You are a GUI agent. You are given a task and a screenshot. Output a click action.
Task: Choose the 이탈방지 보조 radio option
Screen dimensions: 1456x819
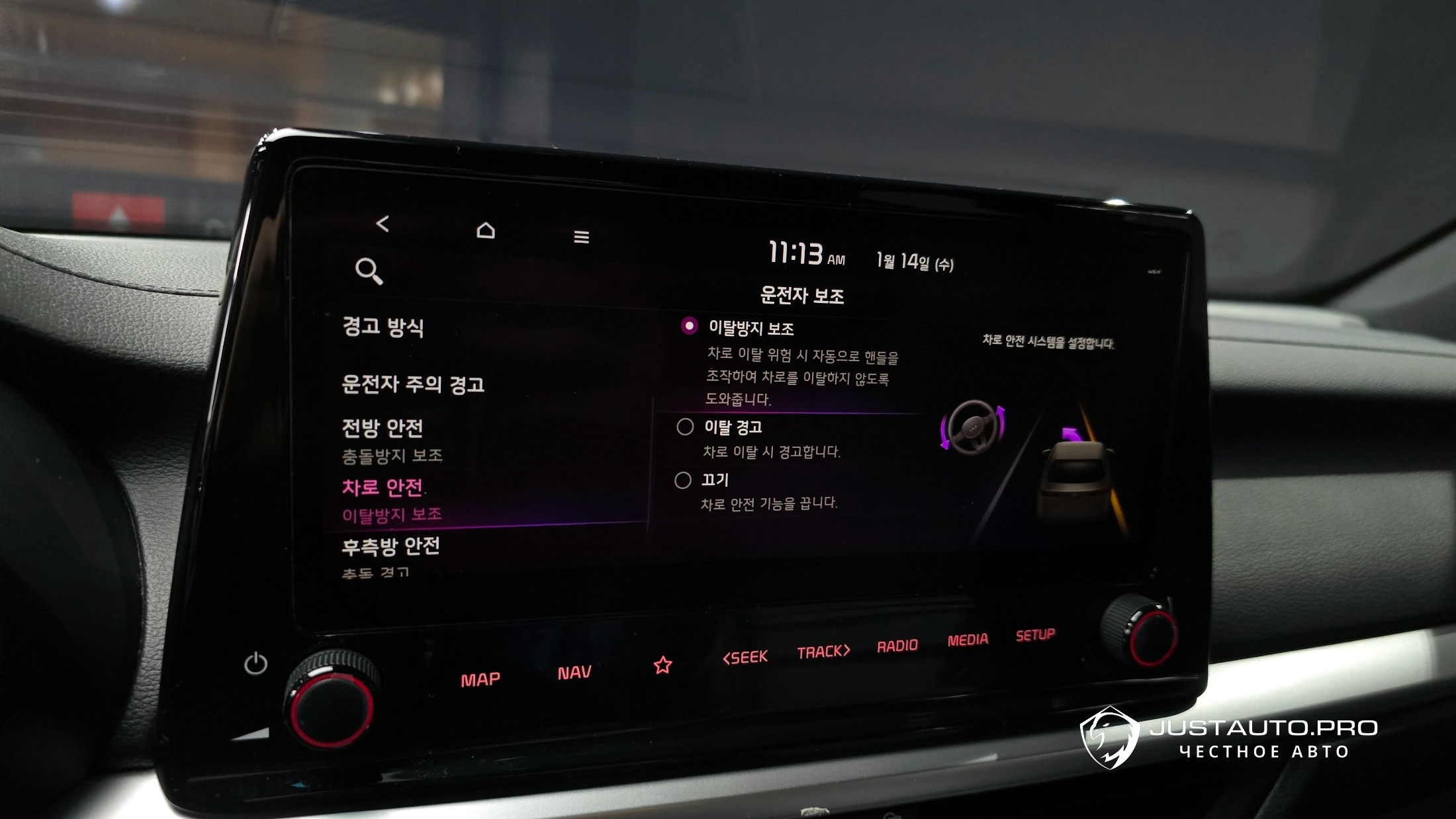point(689,326)
